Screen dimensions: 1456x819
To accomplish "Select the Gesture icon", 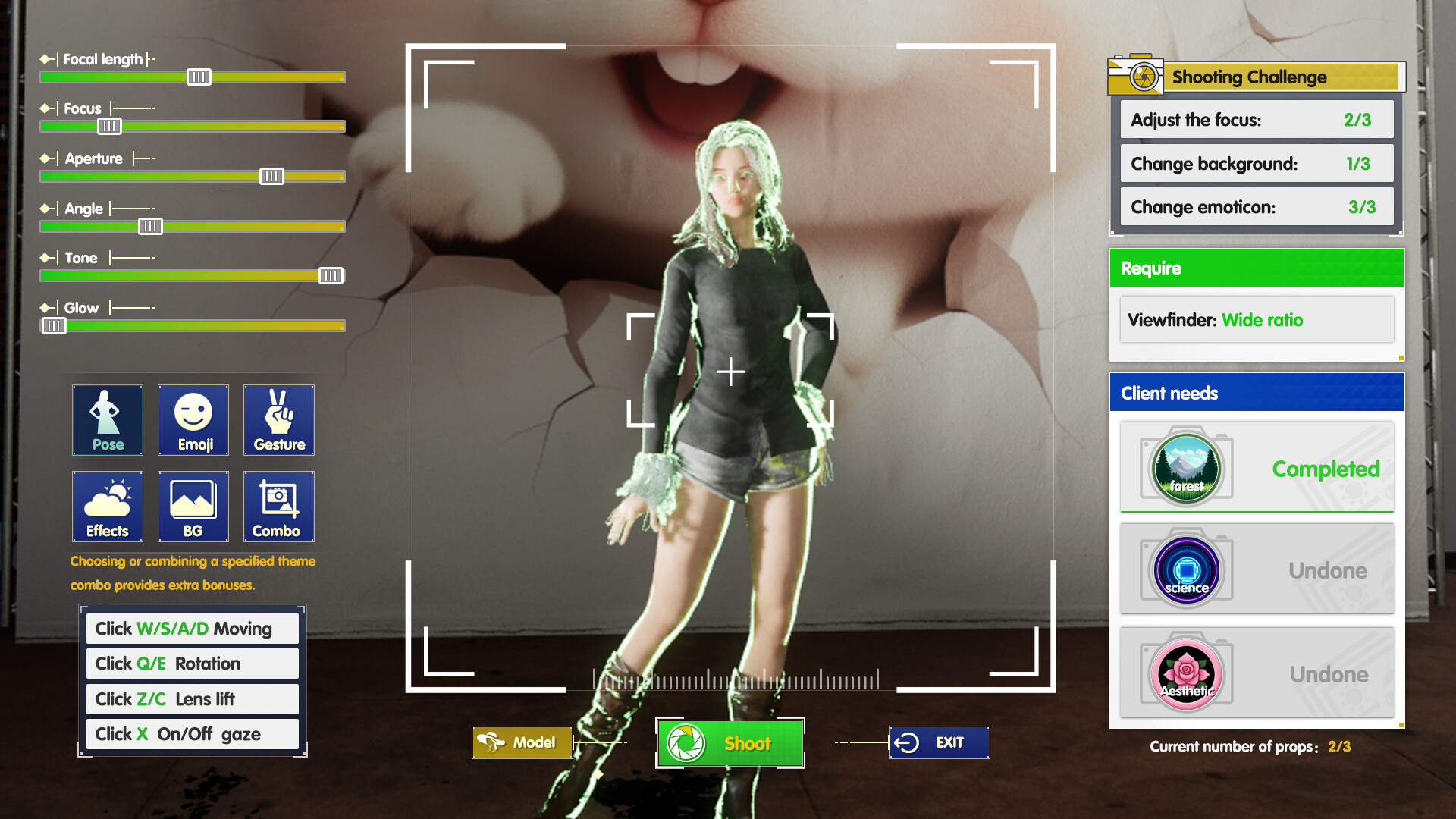I will pos(278,420).
